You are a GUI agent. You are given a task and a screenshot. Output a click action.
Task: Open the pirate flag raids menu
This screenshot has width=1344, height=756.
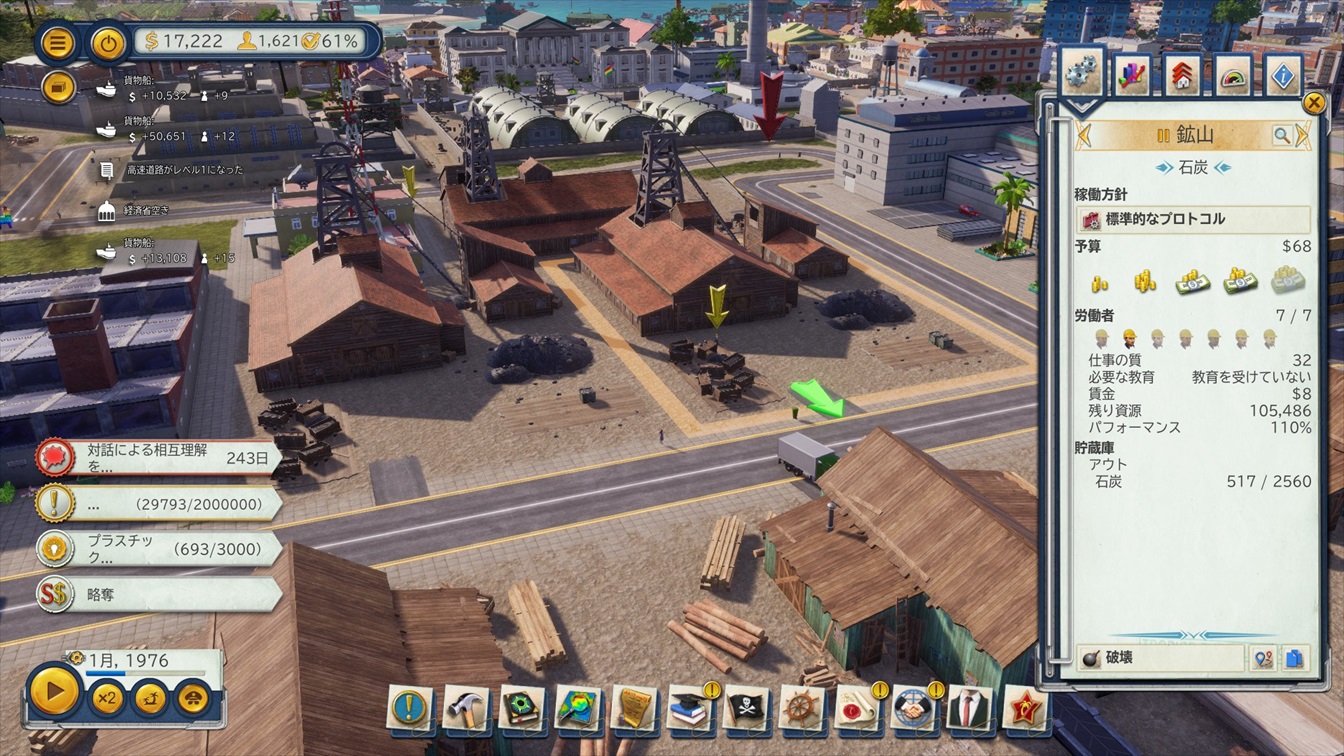pos(746,707)
